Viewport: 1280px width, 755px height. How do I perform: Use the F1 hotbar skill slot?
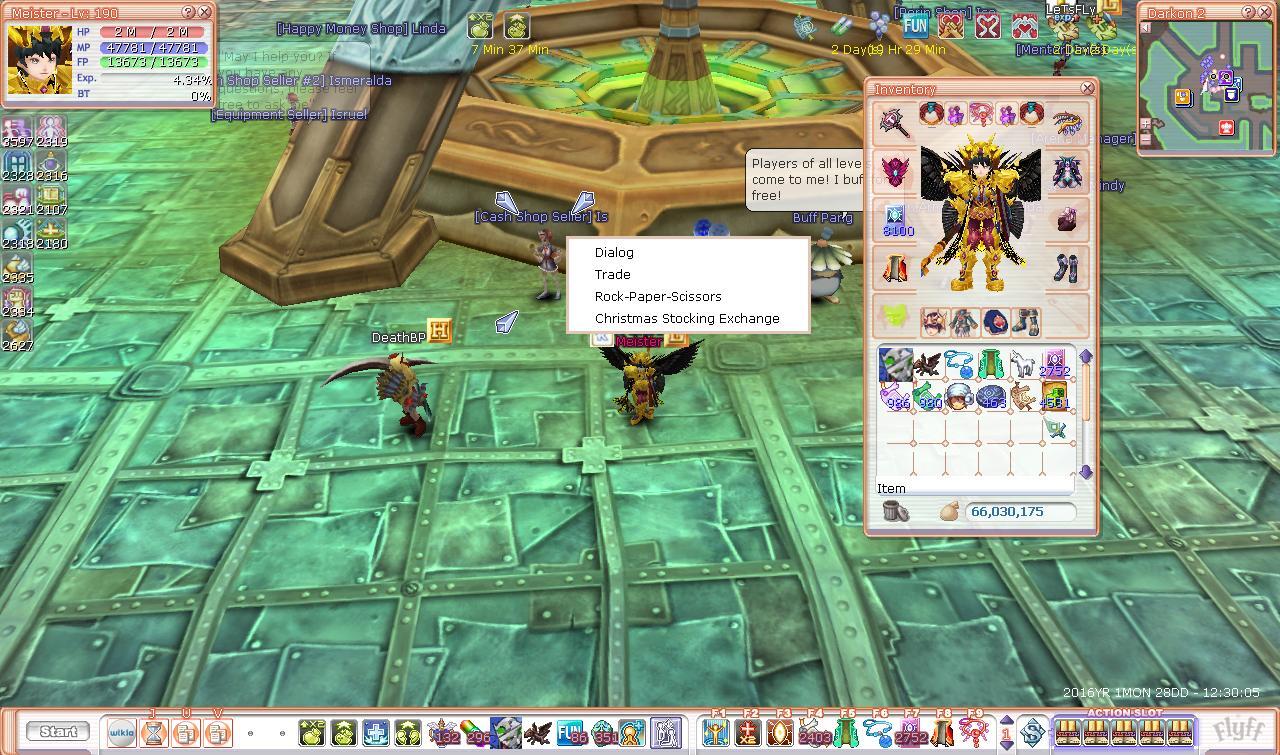click(x=715, y=733)
